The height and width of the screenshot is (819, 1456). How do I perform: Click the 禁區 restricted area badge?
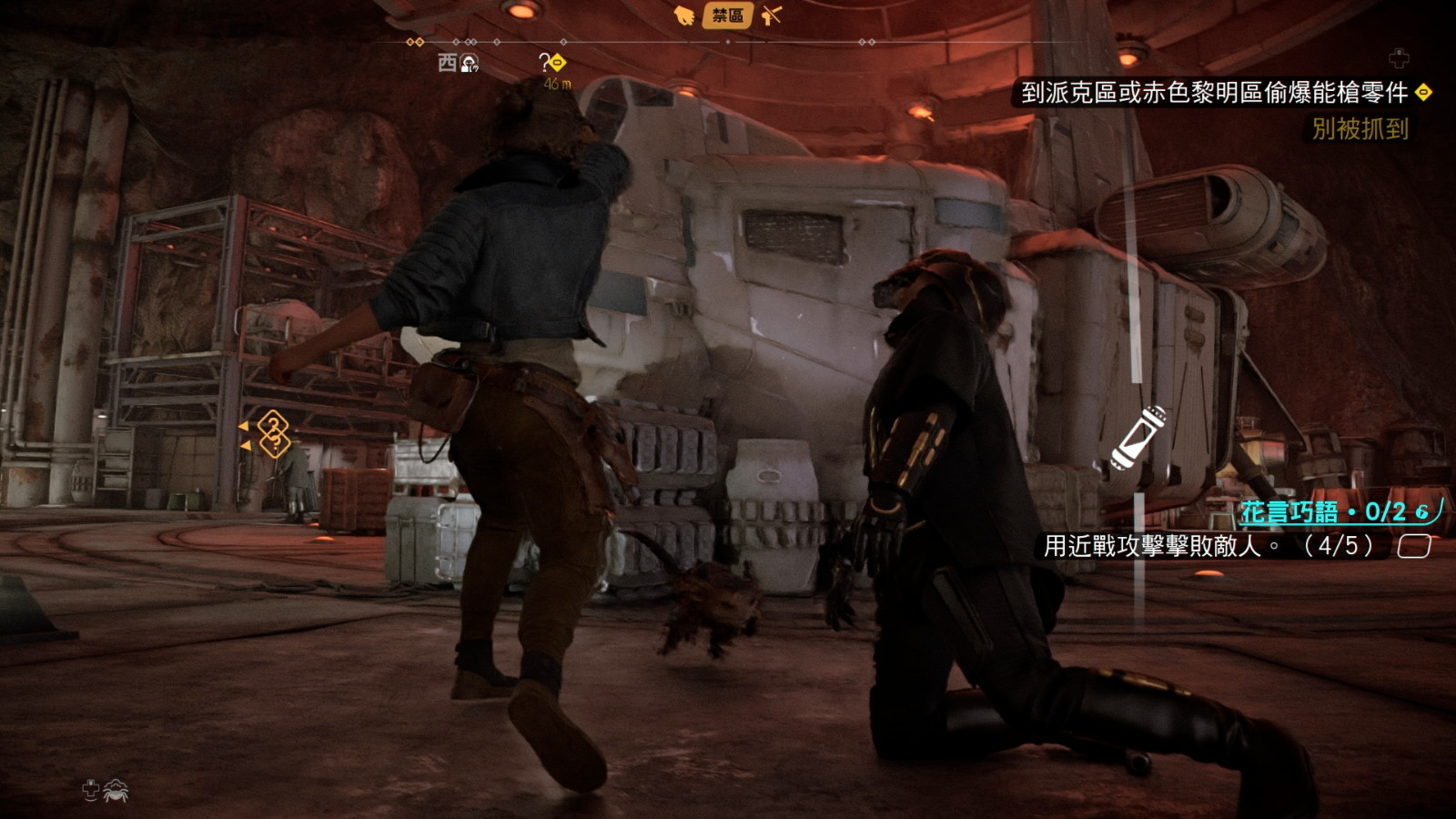tap(727, 15)
